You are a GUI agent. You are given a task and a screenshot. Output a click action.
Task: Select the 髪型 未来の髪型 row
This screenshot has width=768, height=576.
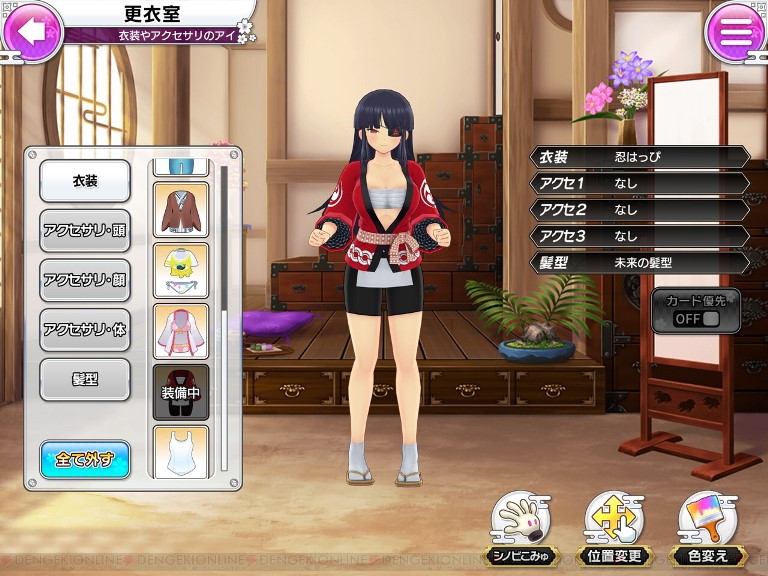tap(641, 263)
